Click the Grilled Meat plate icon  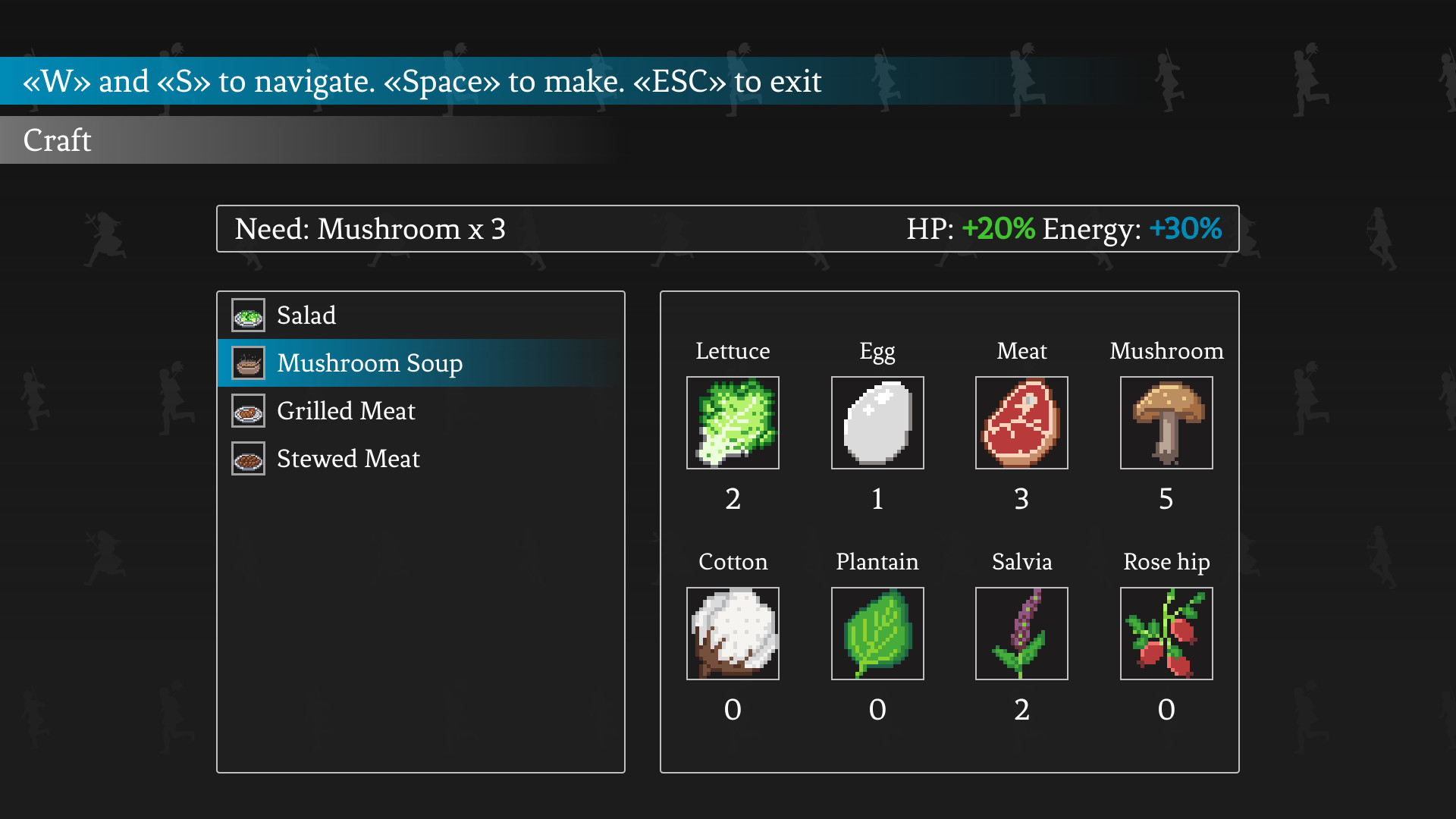pyautogui.click(x=247, y=410)
